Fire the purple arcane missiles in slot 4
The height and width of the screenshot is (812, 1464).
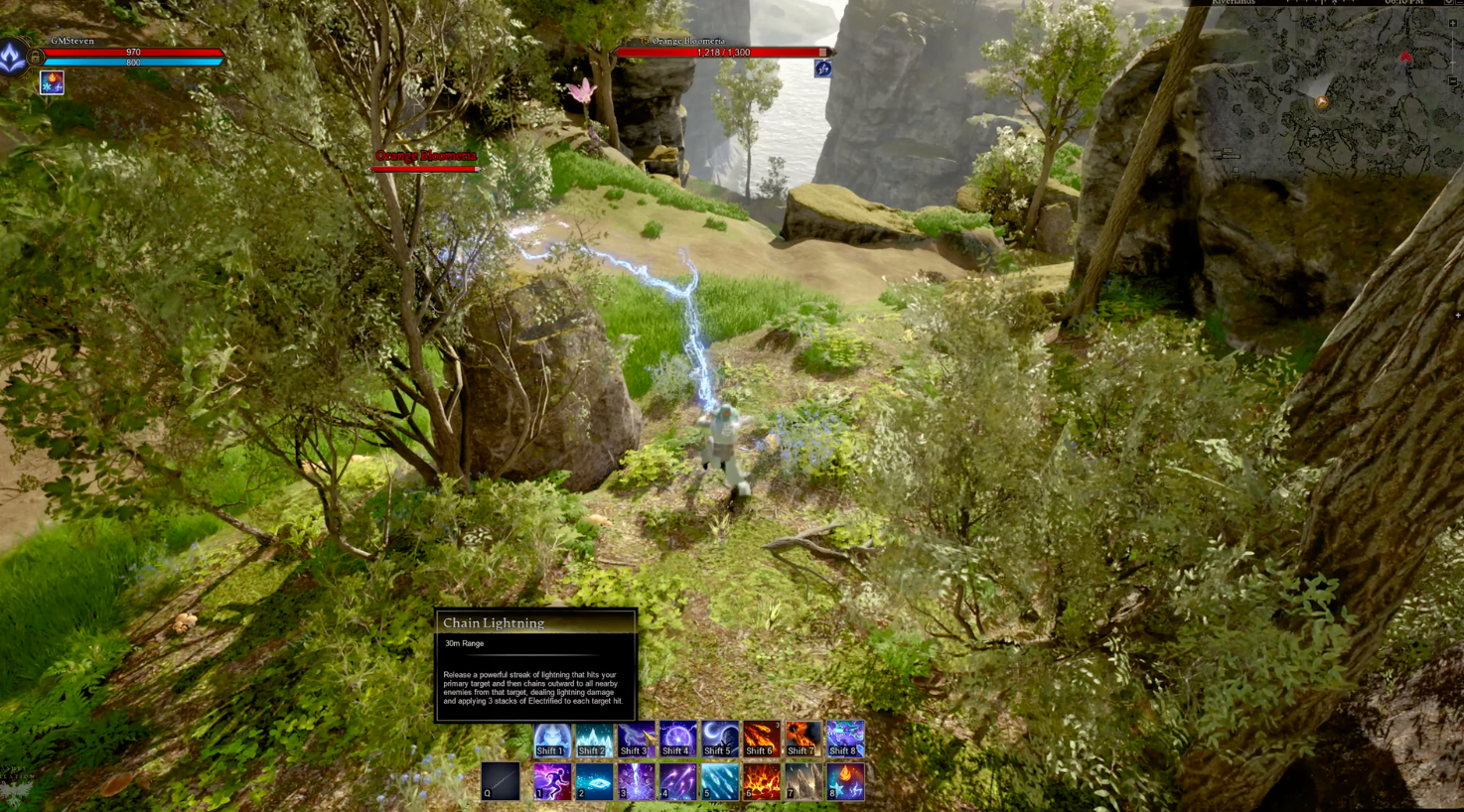tap(677, 781)
